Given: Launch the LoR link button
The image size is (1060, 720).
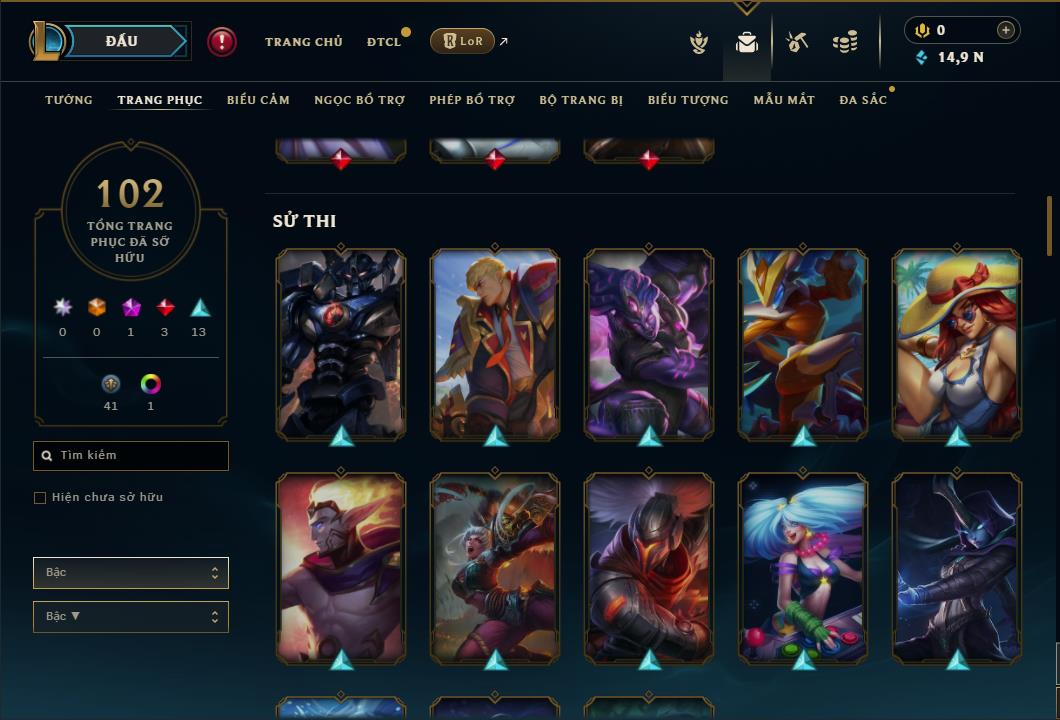Looking at the screenshot, I should pos(462,41).
